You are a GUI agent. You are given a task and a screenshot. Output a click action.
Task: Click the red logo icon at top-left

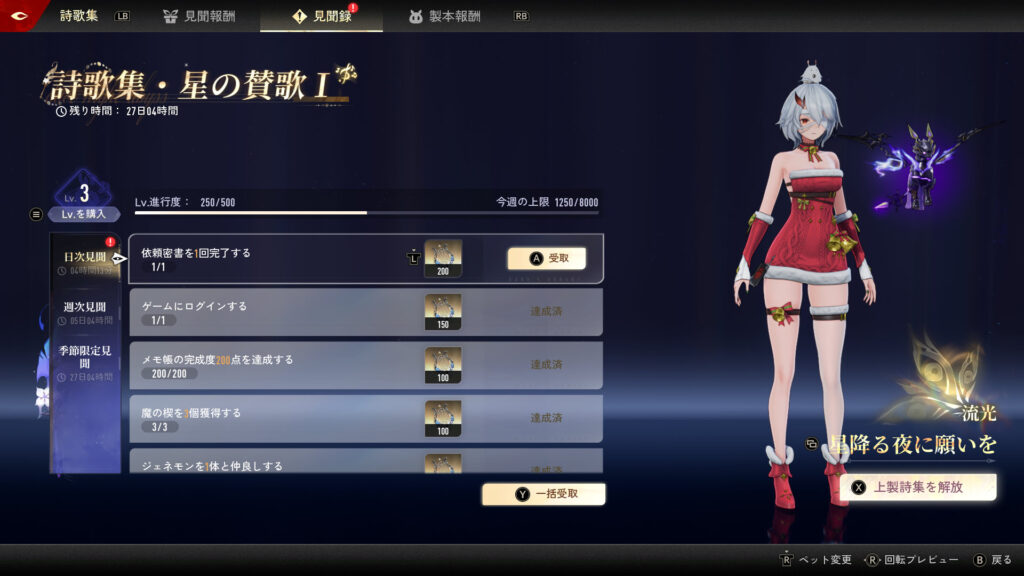pyautogui.click(x=23, y=16)
